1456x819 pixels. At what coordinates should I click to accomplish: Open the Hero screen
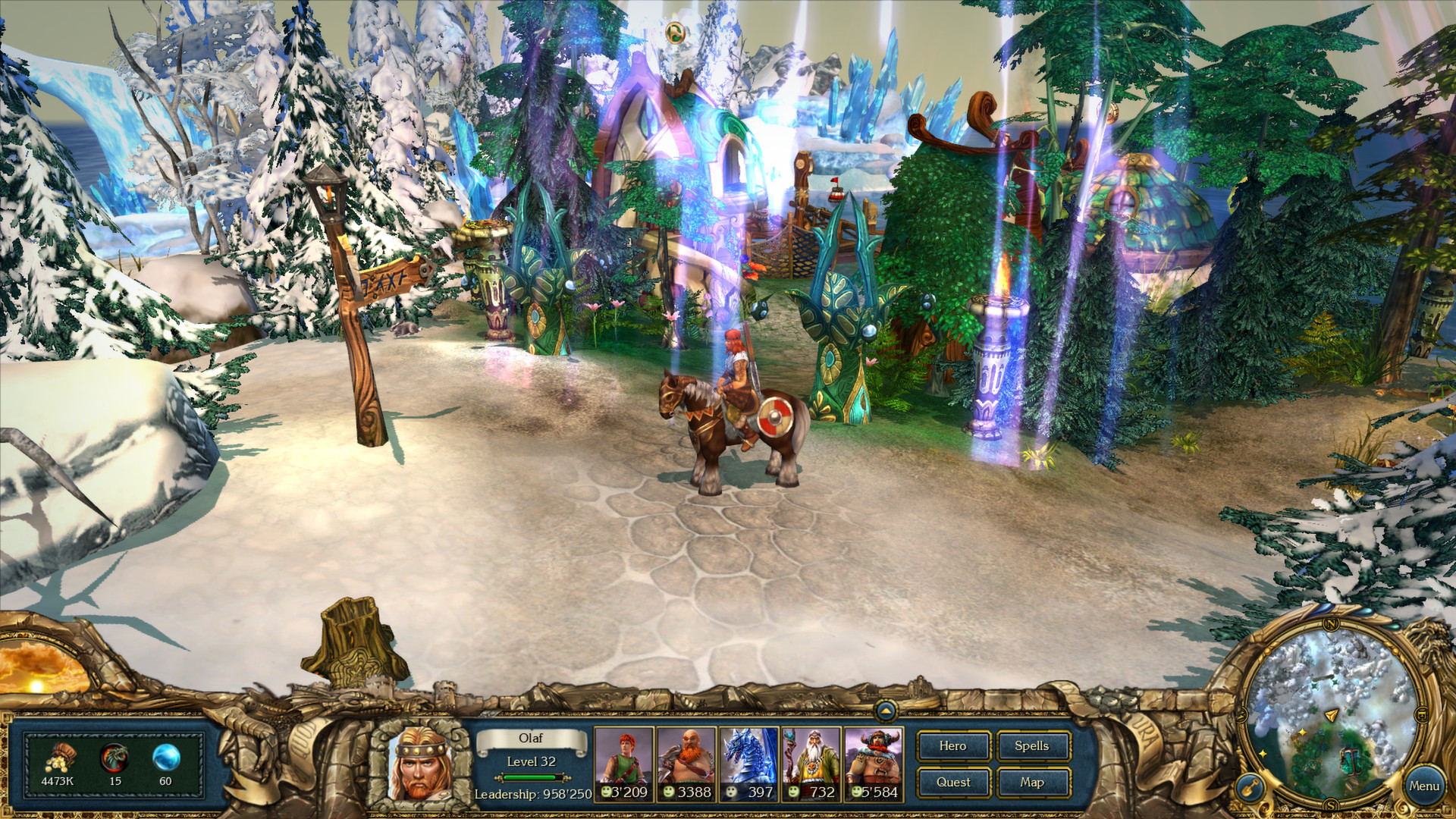click(x=953, y=746)
